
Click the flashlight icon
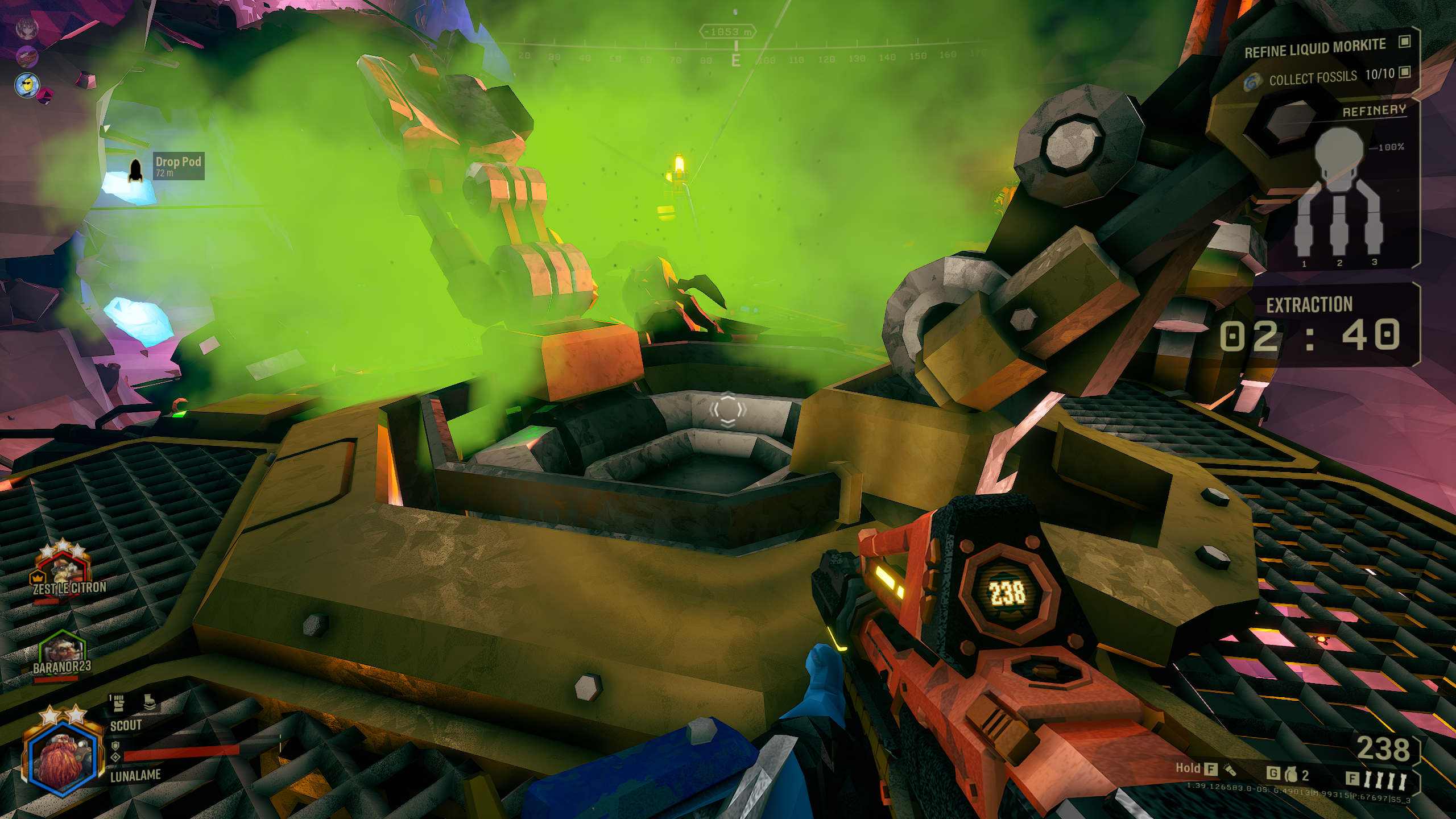1229,770
